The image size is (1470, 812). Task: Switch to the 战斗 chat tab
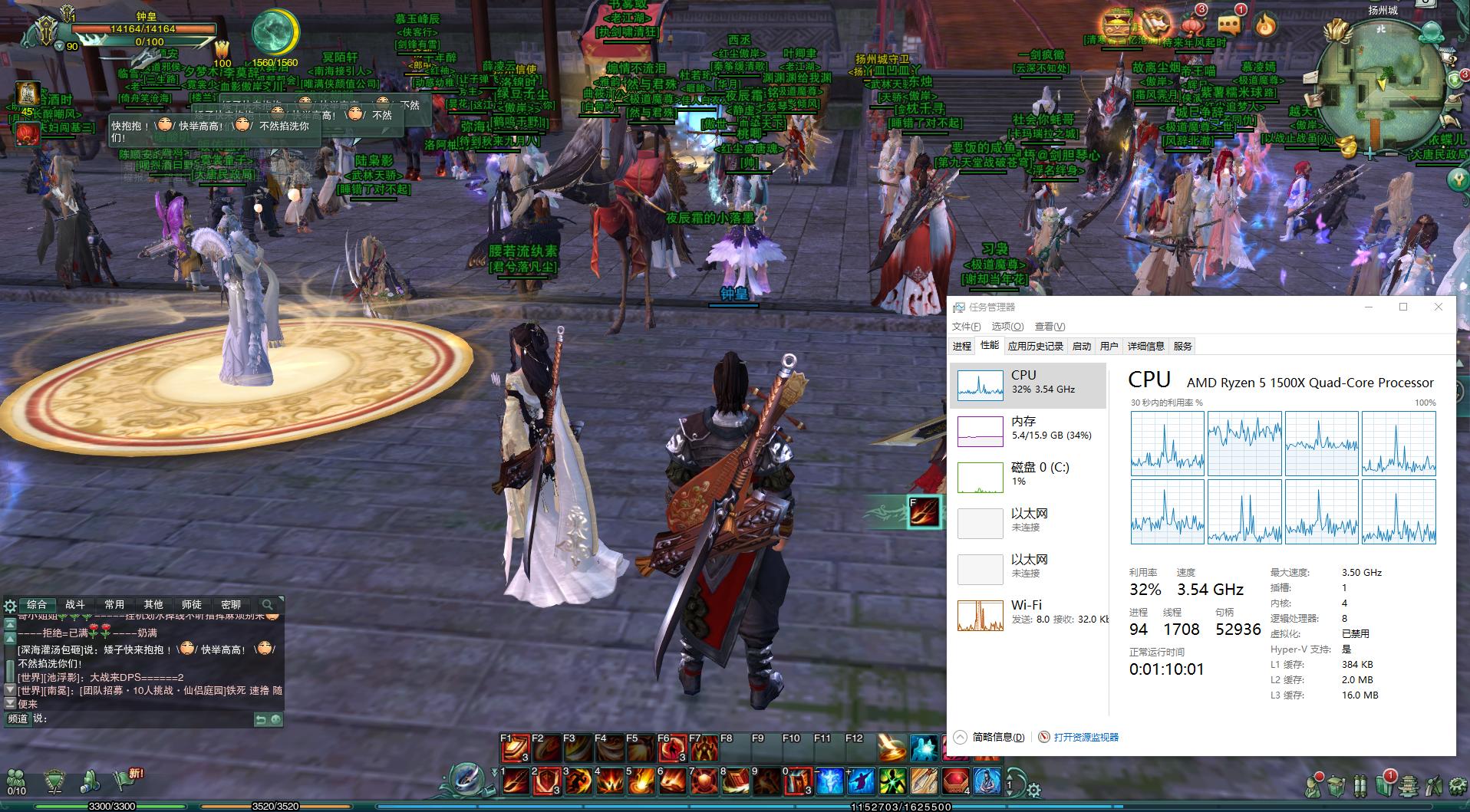pos(75,604)
